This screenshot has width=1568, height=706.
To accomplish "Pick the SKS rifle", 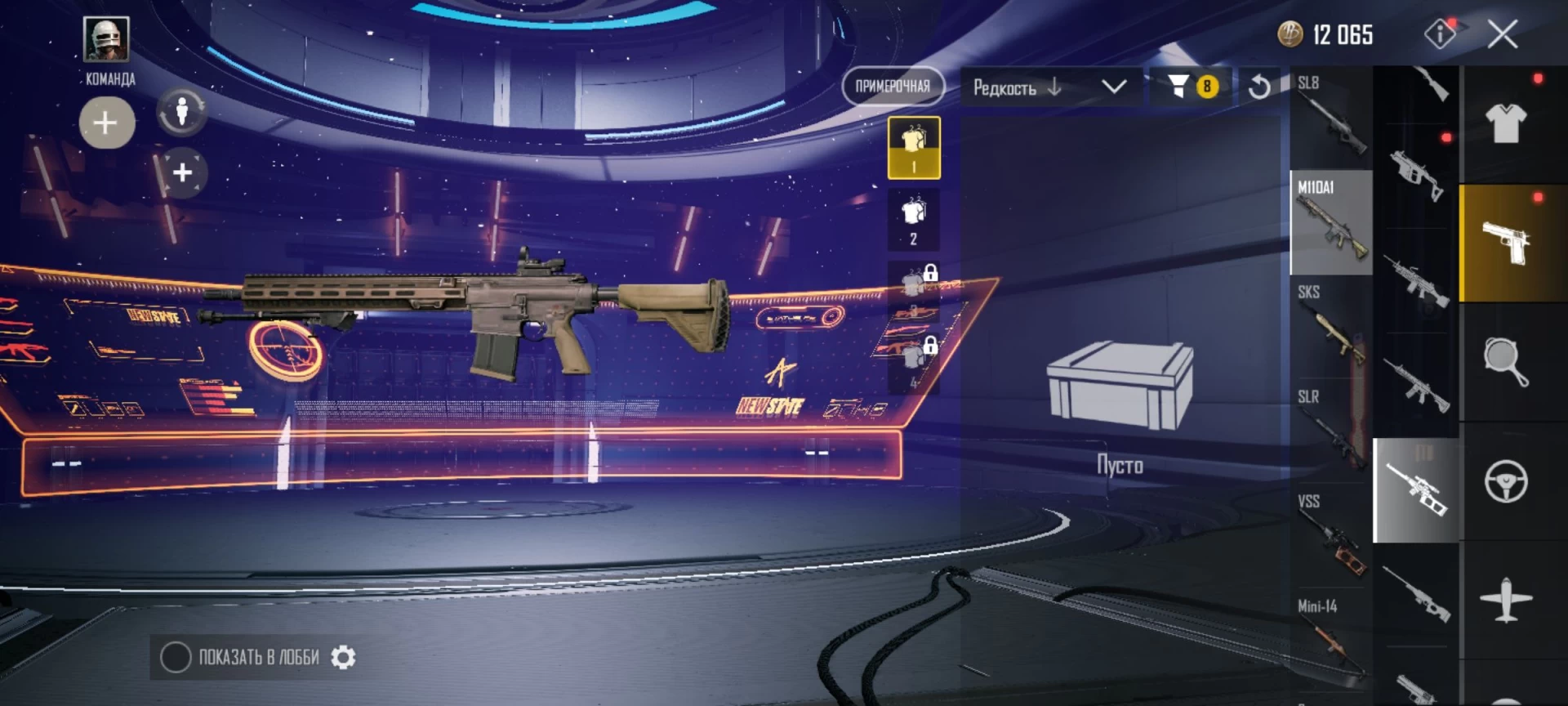I will pyautogui.click(x=1331, y=327).
